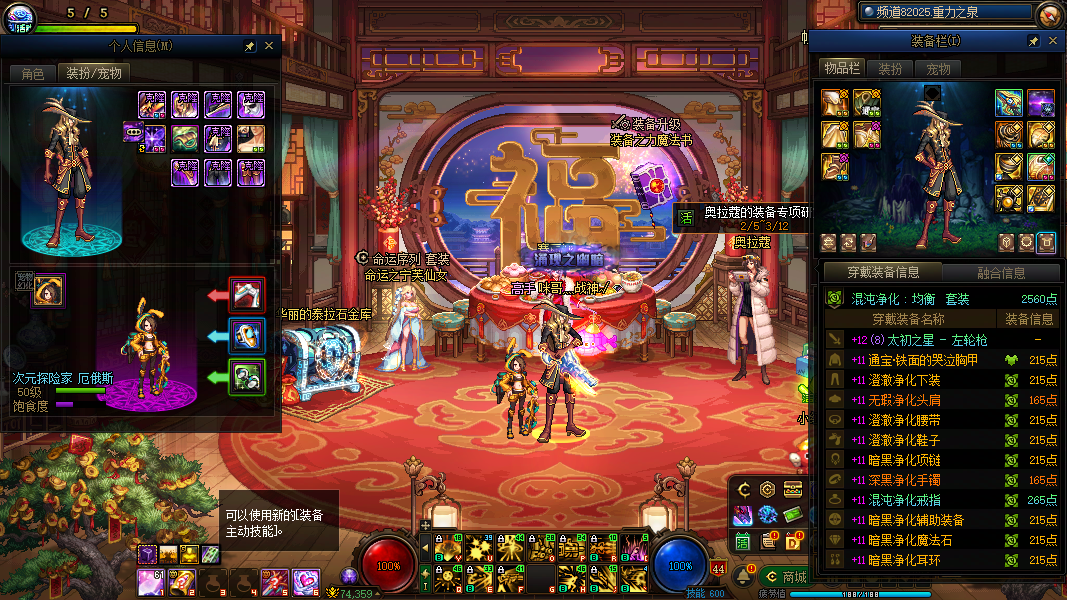Switch to the 装扮 tab in equipment panel
The height and width of the screenshot is (600, 1067).
890,68
